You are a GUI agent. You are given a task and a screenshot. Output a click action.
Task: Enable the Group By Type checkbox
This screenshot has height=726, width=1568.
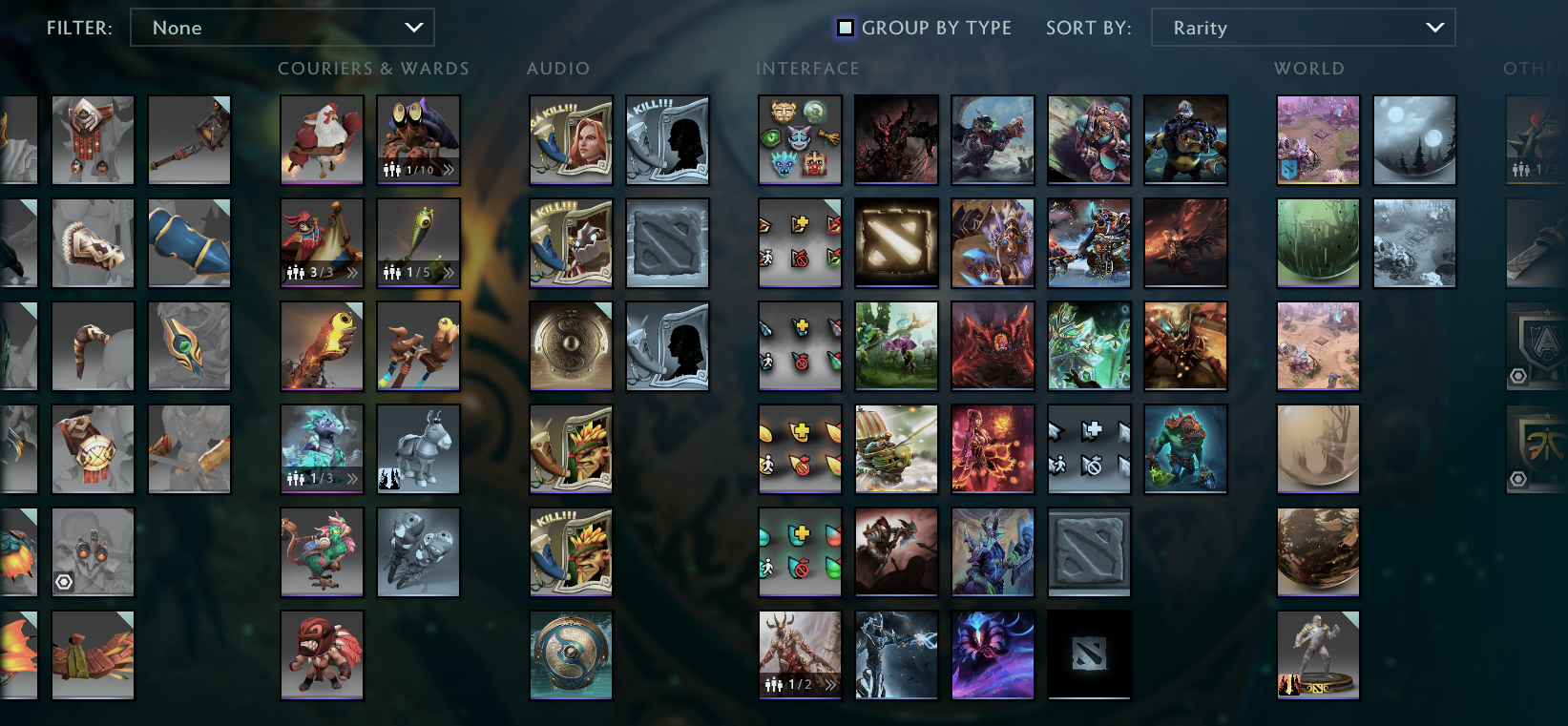coord(844,28)
